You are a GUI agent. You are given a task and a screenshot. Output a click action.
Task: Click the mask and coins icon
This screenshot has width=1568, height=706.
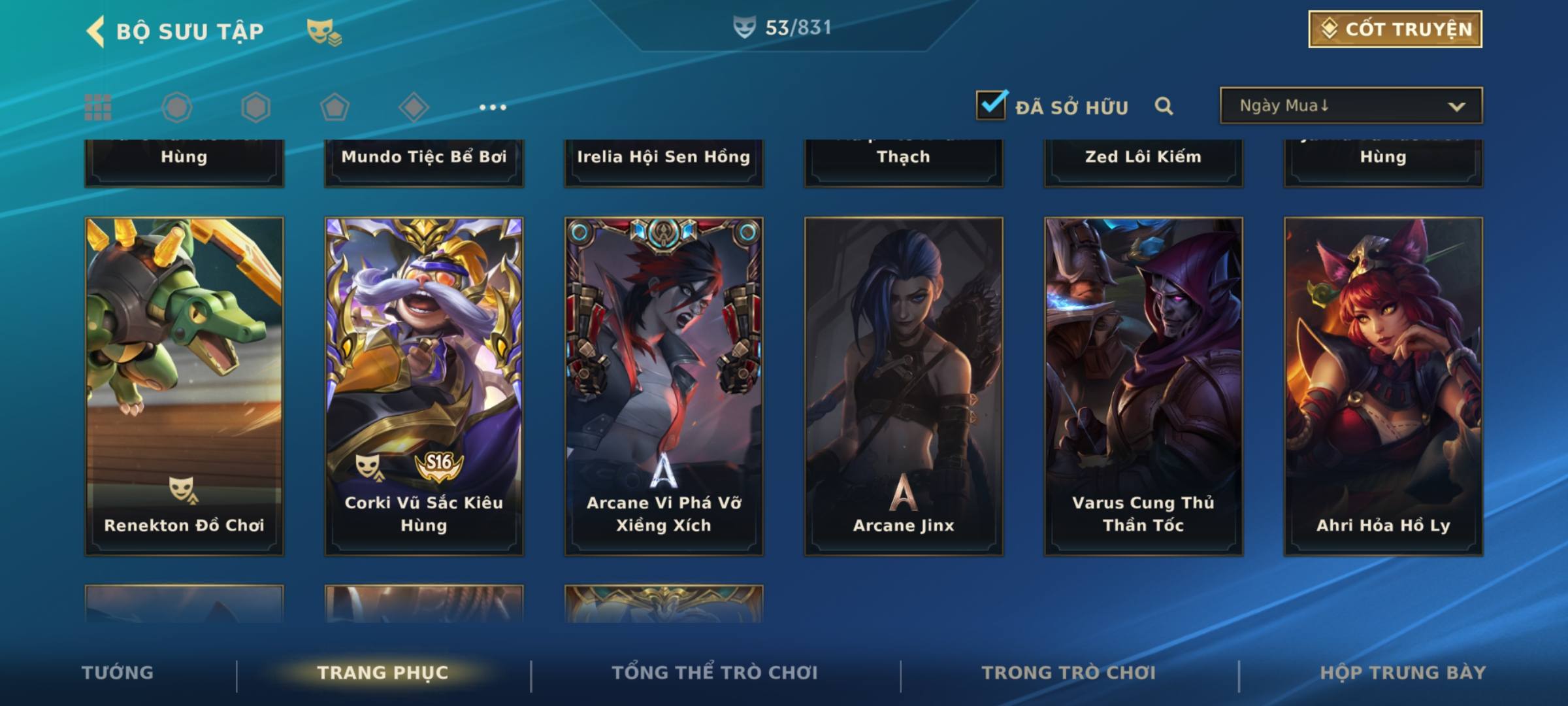[x=324, y=31]
